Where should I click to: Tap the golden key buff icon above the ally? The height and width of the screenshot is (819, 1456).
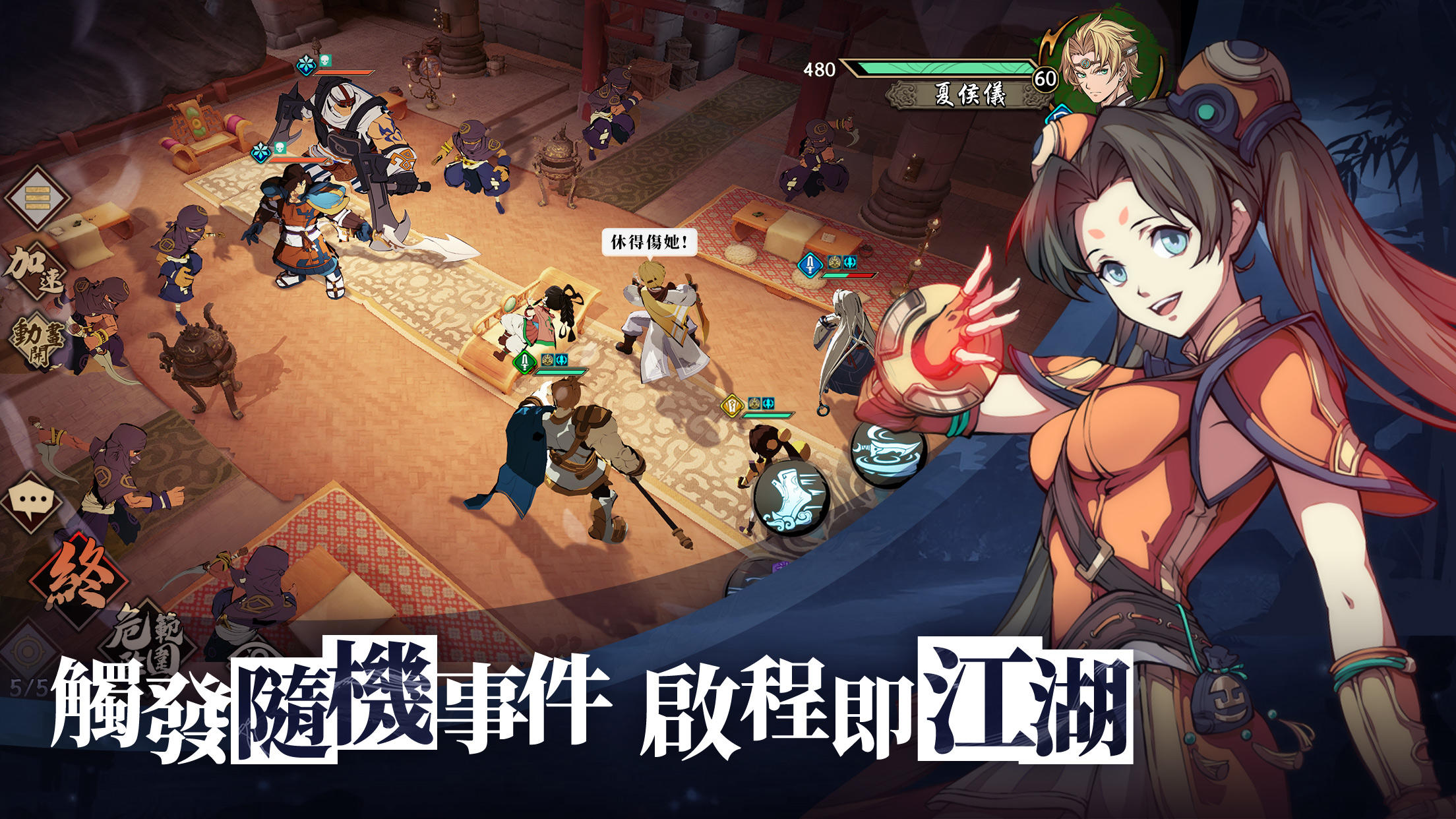731,407
